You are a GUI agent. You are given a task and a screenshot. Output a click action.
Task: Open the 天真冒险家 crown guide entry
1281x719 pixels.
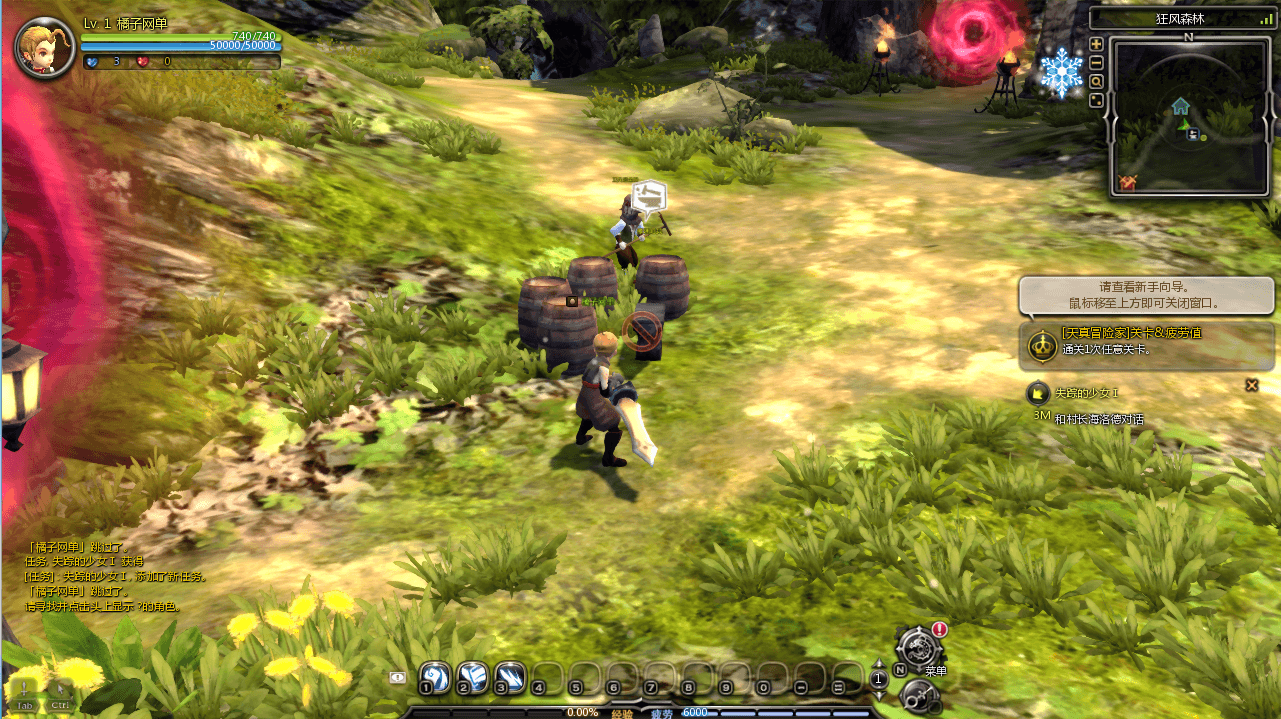pos(1043,345)
